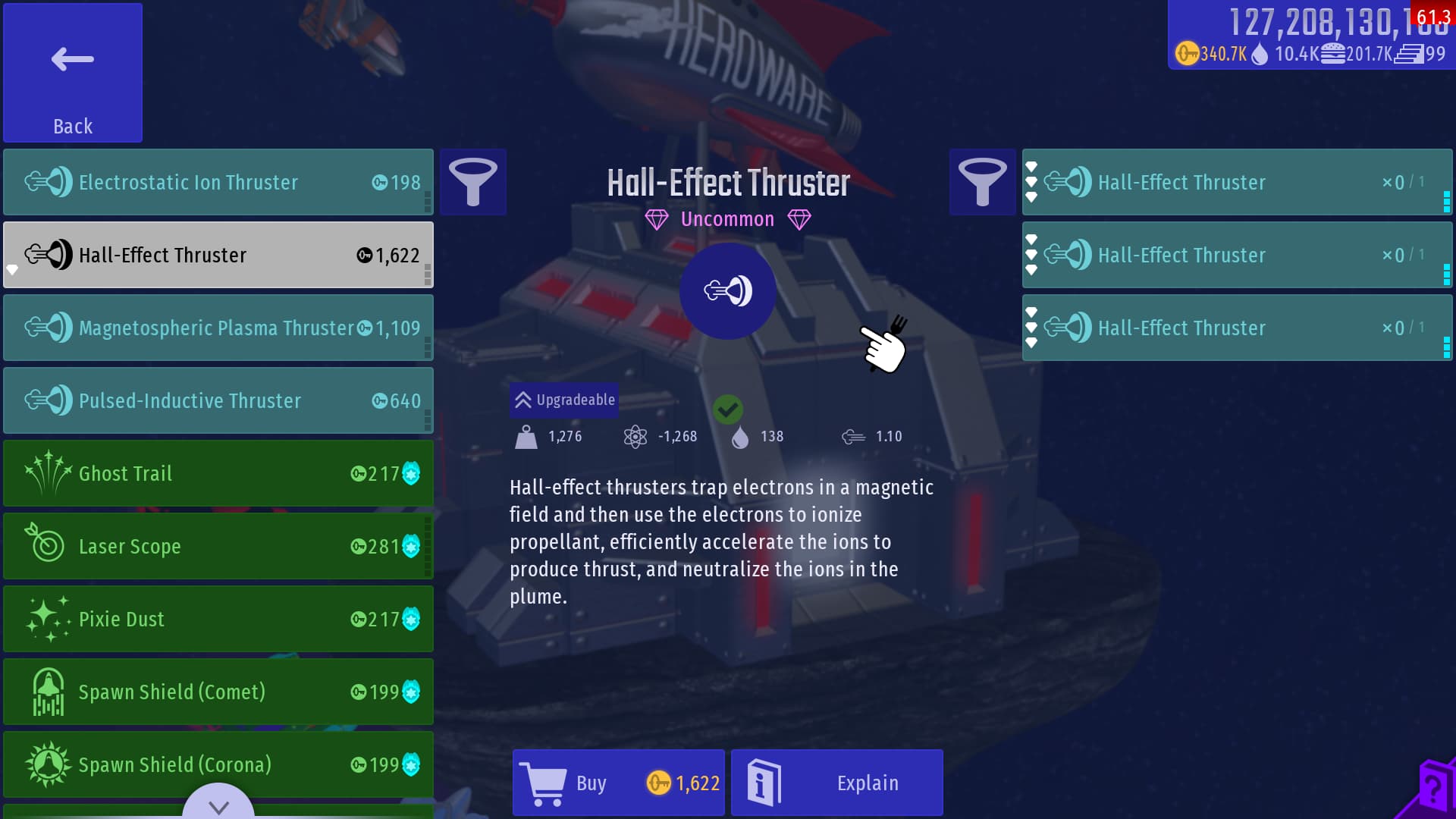Click the Upgradeable tag
Viewport: 1456px width, 819px height.
pyautogui.click(x=564, y=400)
